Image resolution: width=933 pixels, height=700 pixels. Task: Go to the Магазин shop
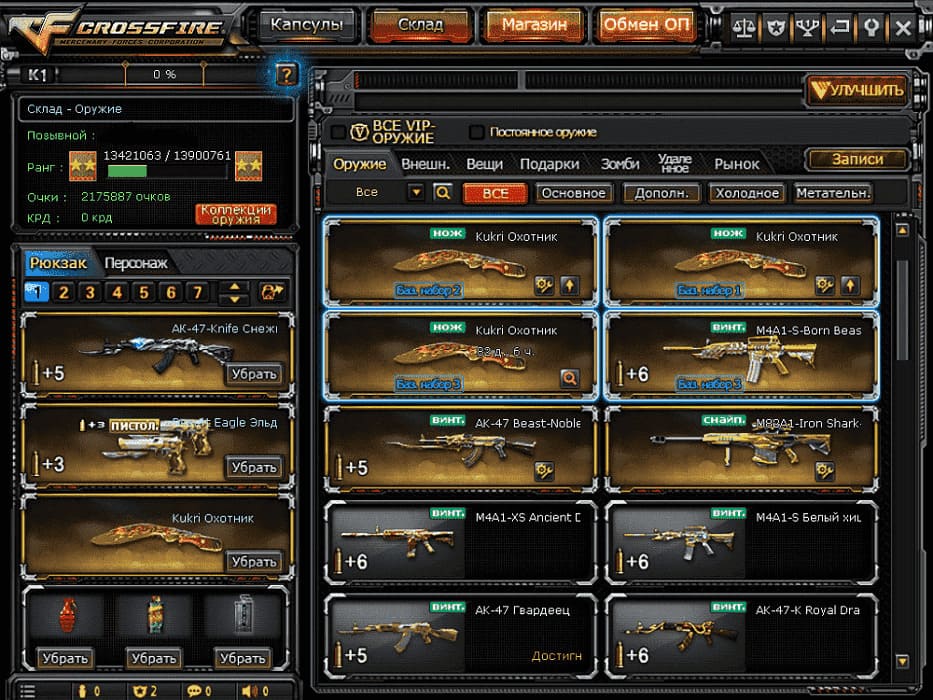coord(534,25)
